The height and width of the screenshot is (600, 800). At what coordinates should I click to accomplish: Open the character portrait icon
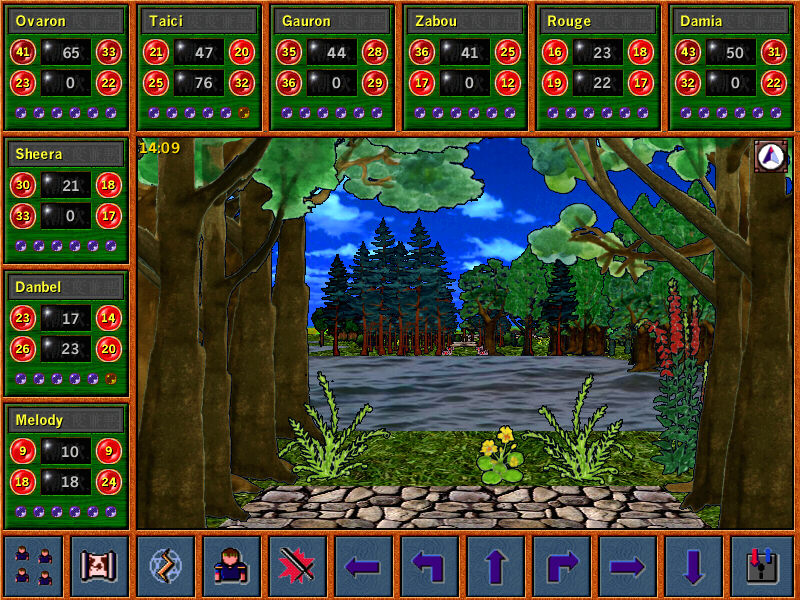[231, 566]
